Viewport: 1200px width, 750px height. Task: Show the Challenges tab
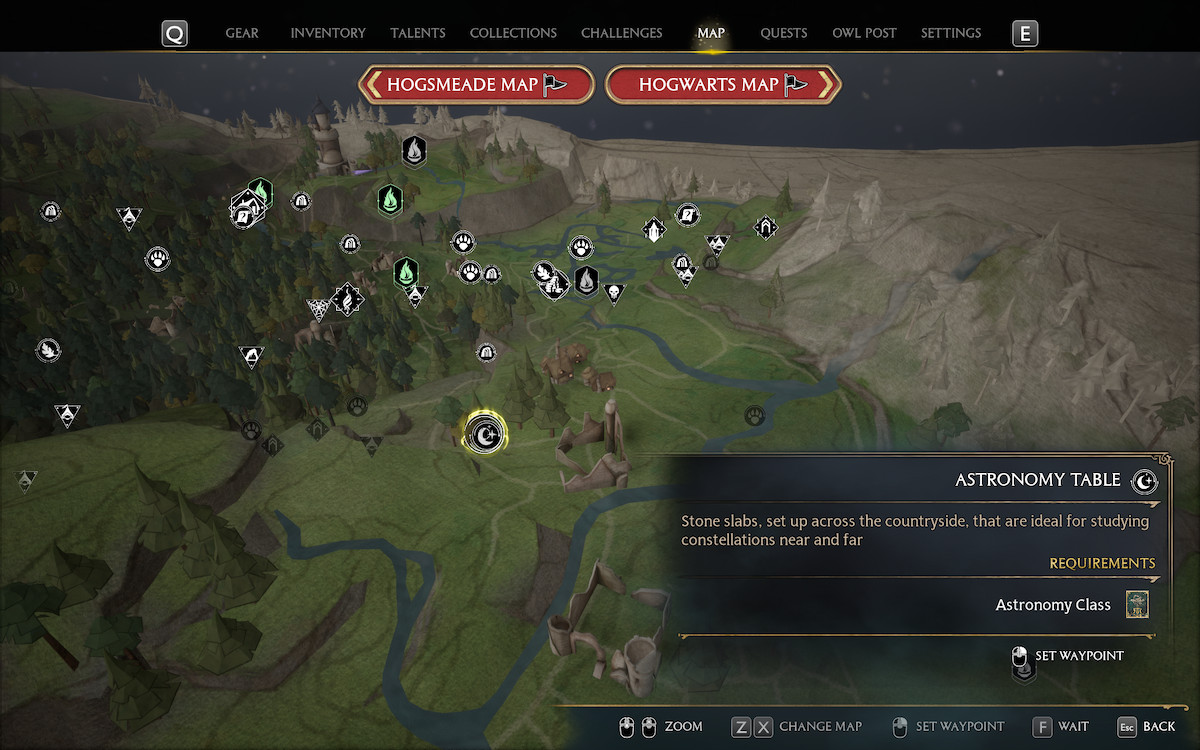pos(621,33)
